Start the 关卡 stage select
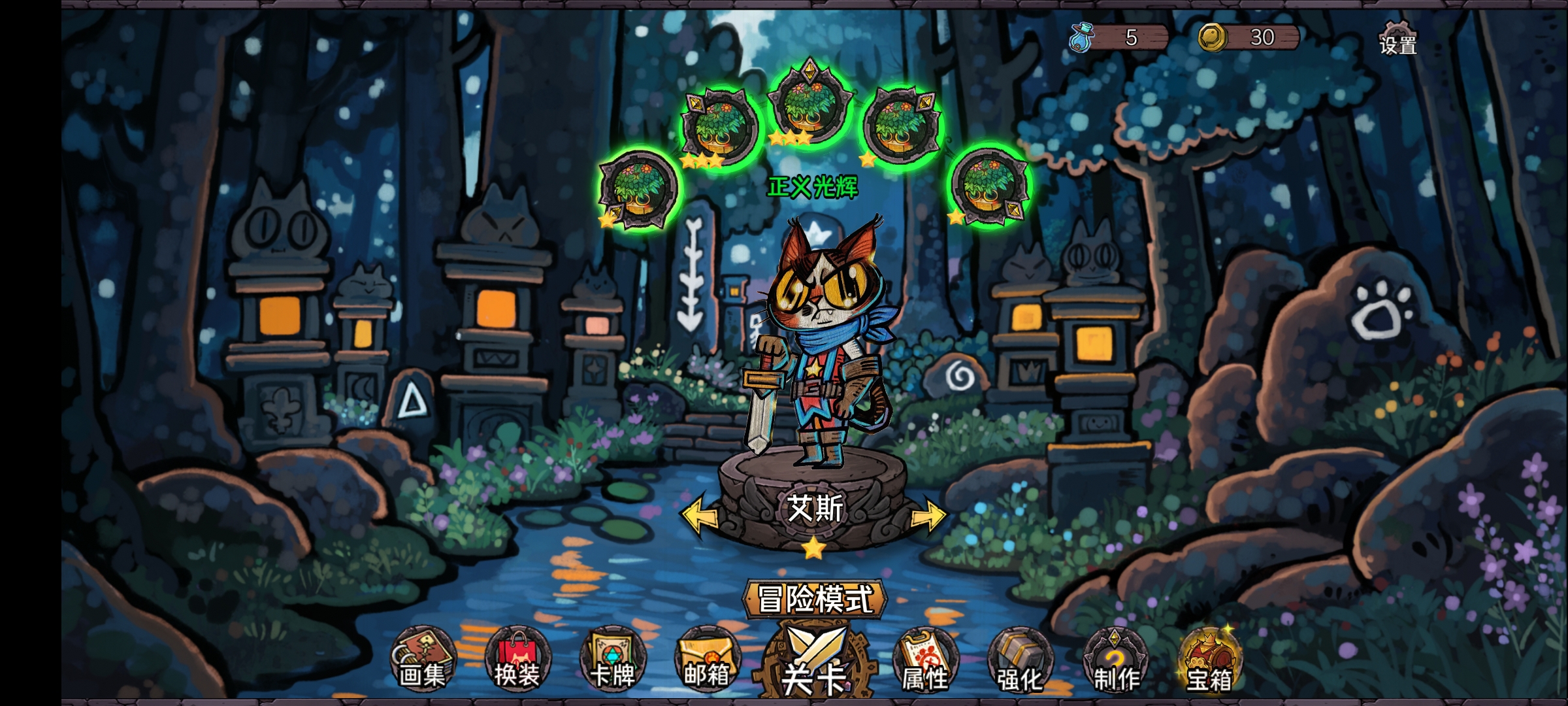Screen dimensions: 1568x706 [814, 662]
